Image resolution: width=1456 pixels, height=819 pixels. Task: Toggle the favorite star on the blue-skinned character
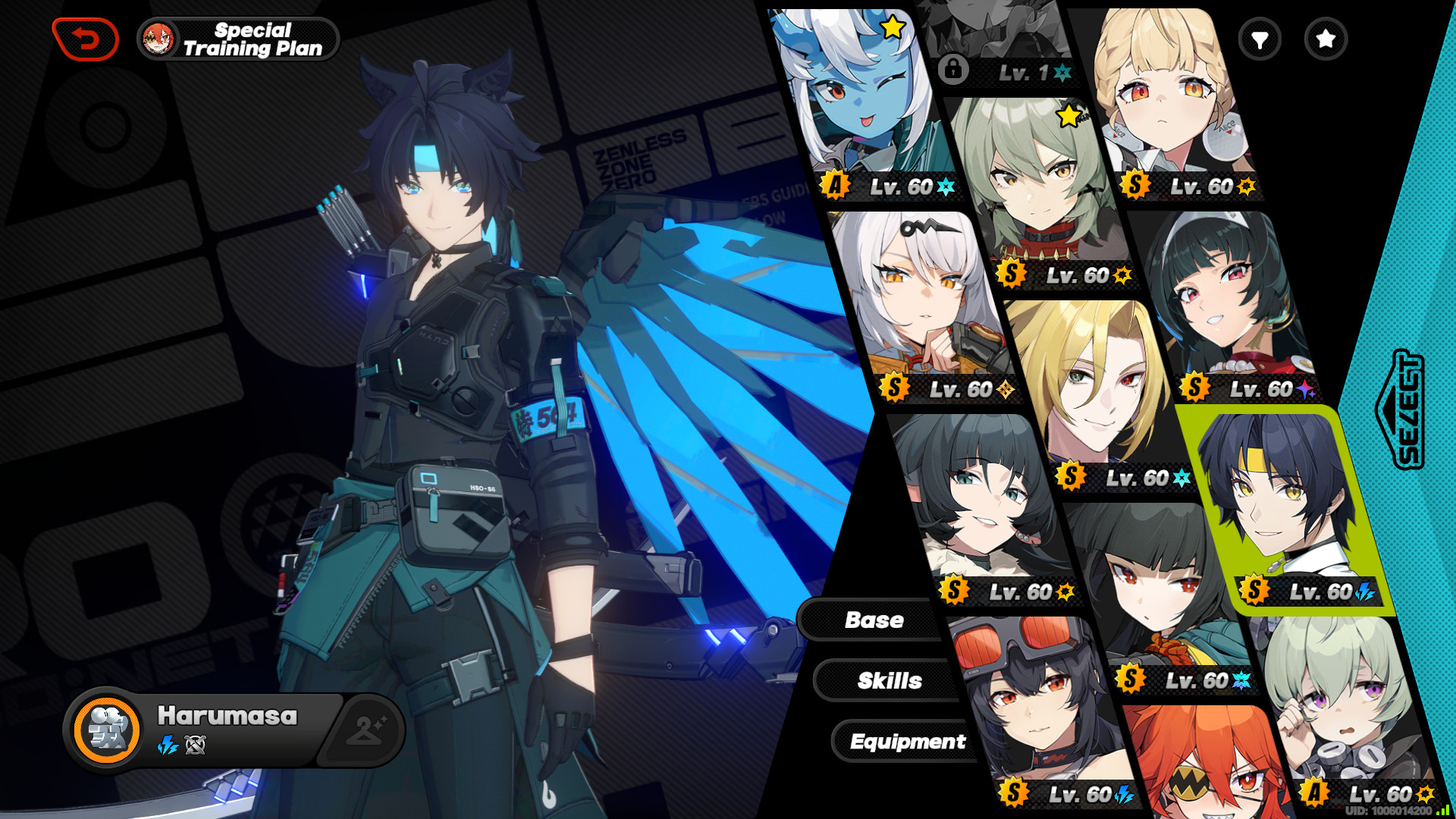point(891,27)
